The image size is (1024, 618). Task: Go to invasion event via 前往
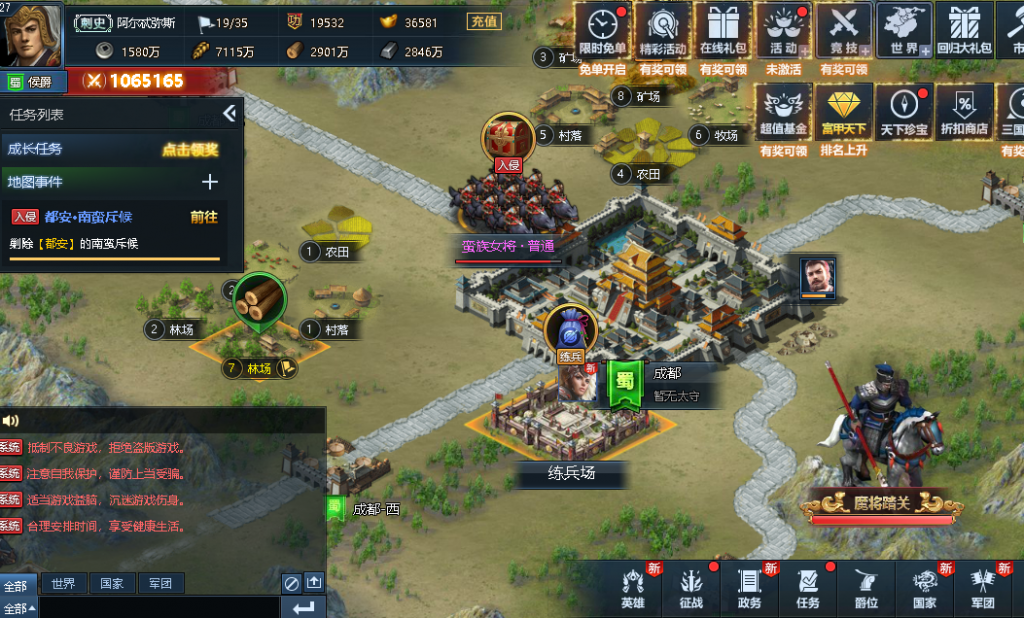pyautogui.click(x=204, y=216)
